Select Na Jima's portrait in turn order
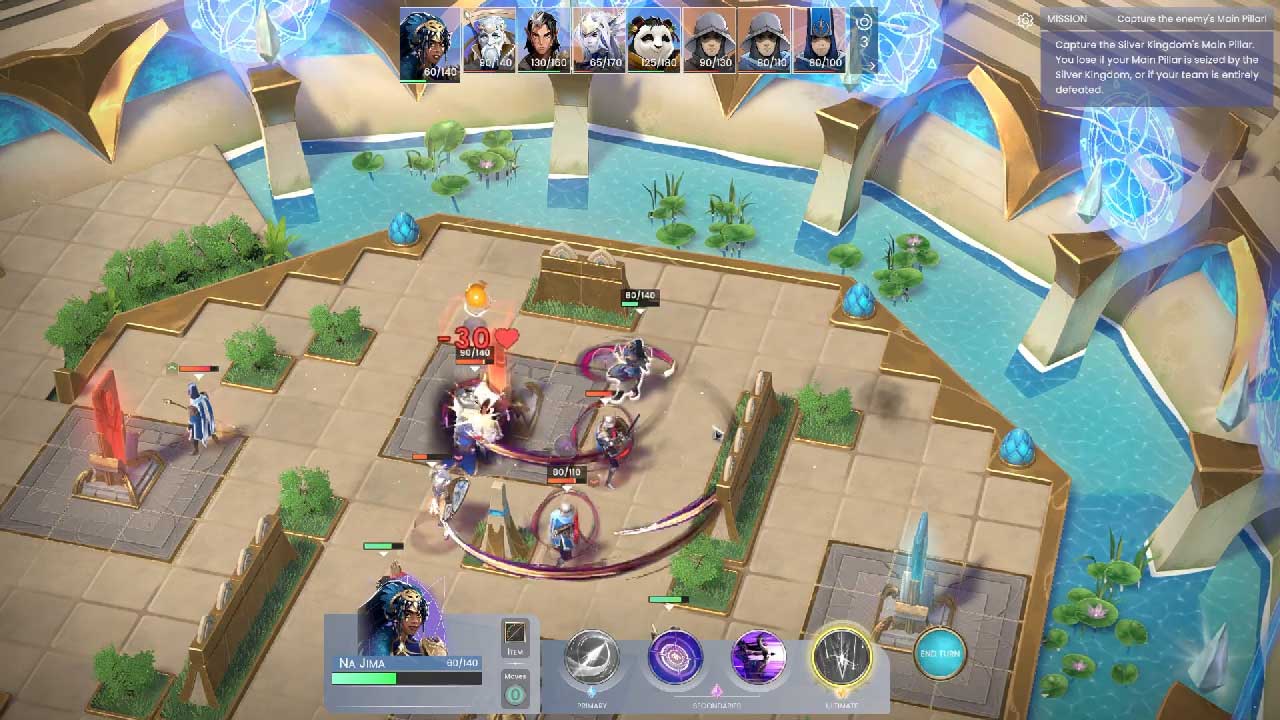Screen dimensions: 1280x720 tap(430, 42)
